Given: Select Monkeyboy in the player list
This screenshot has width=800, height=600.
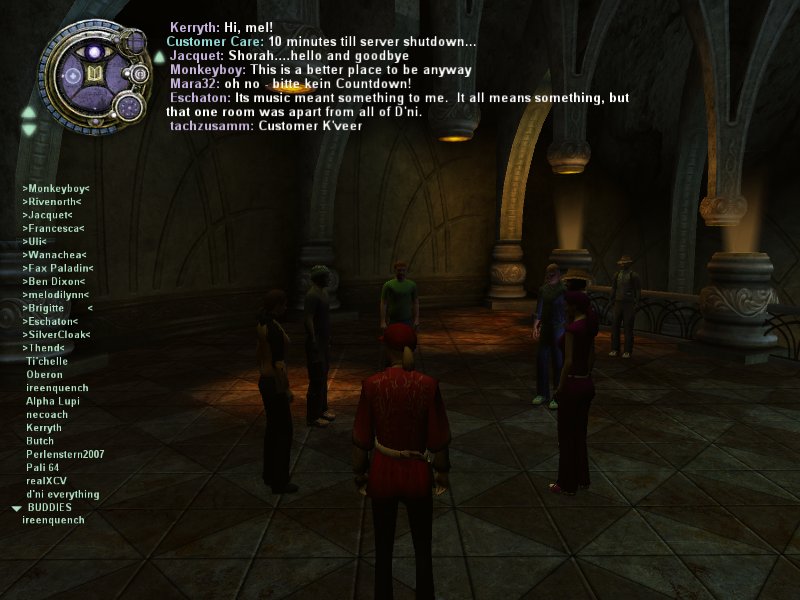Looking at the screenshot, I should tap(56, 188).
